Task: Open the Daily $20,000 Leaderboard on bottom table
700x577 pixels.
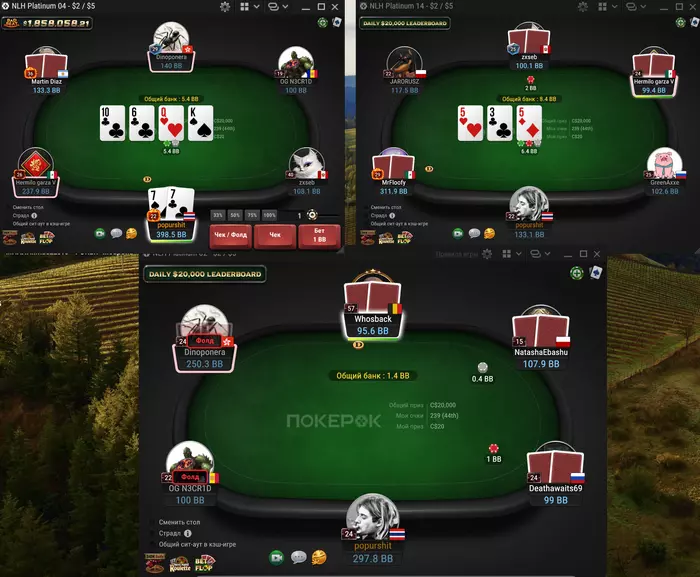Action: pyautogui.click(x=205, y=274)
